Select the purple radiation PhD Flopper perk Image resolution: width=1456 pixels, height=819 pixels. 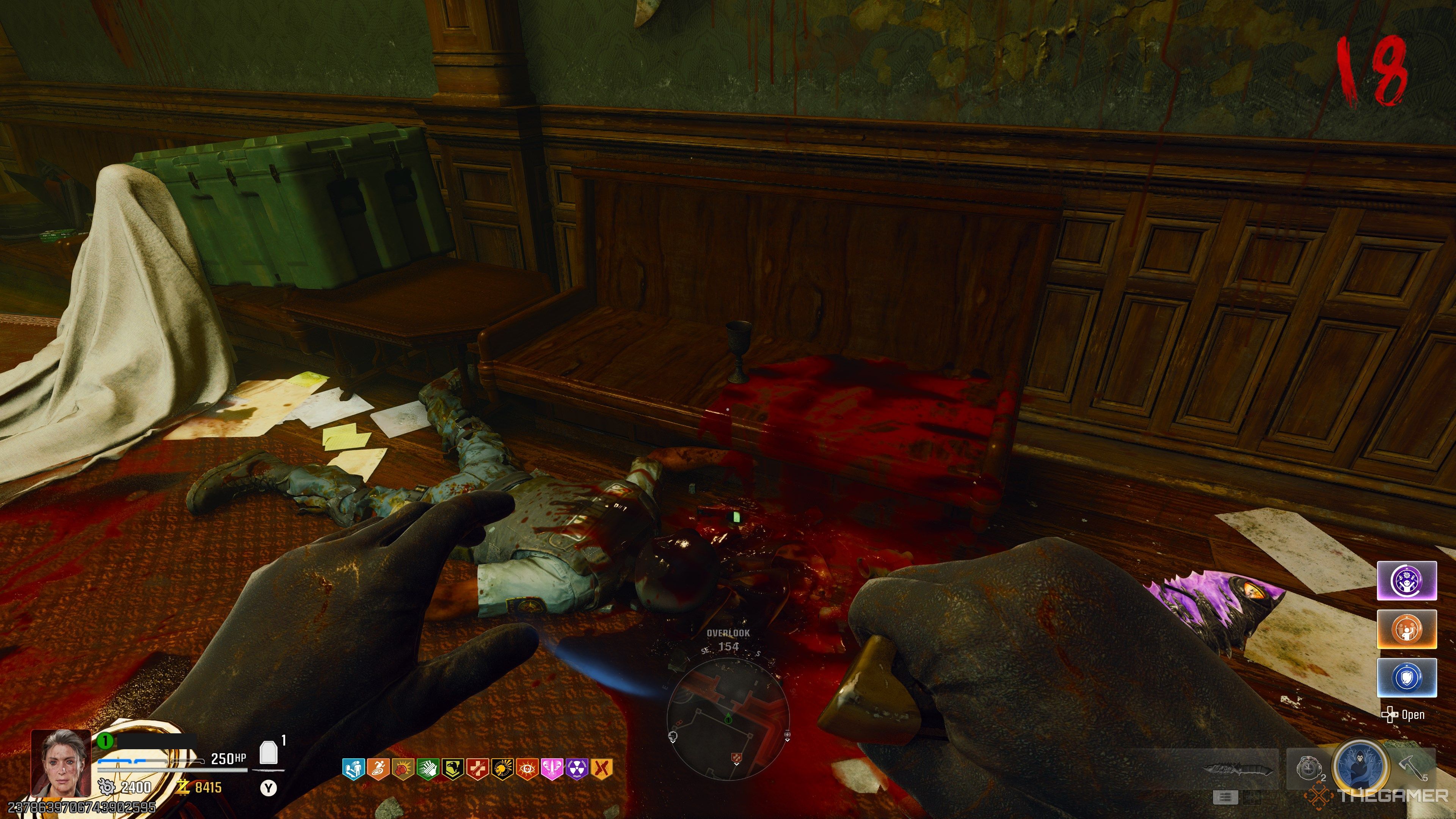point(576,769)
